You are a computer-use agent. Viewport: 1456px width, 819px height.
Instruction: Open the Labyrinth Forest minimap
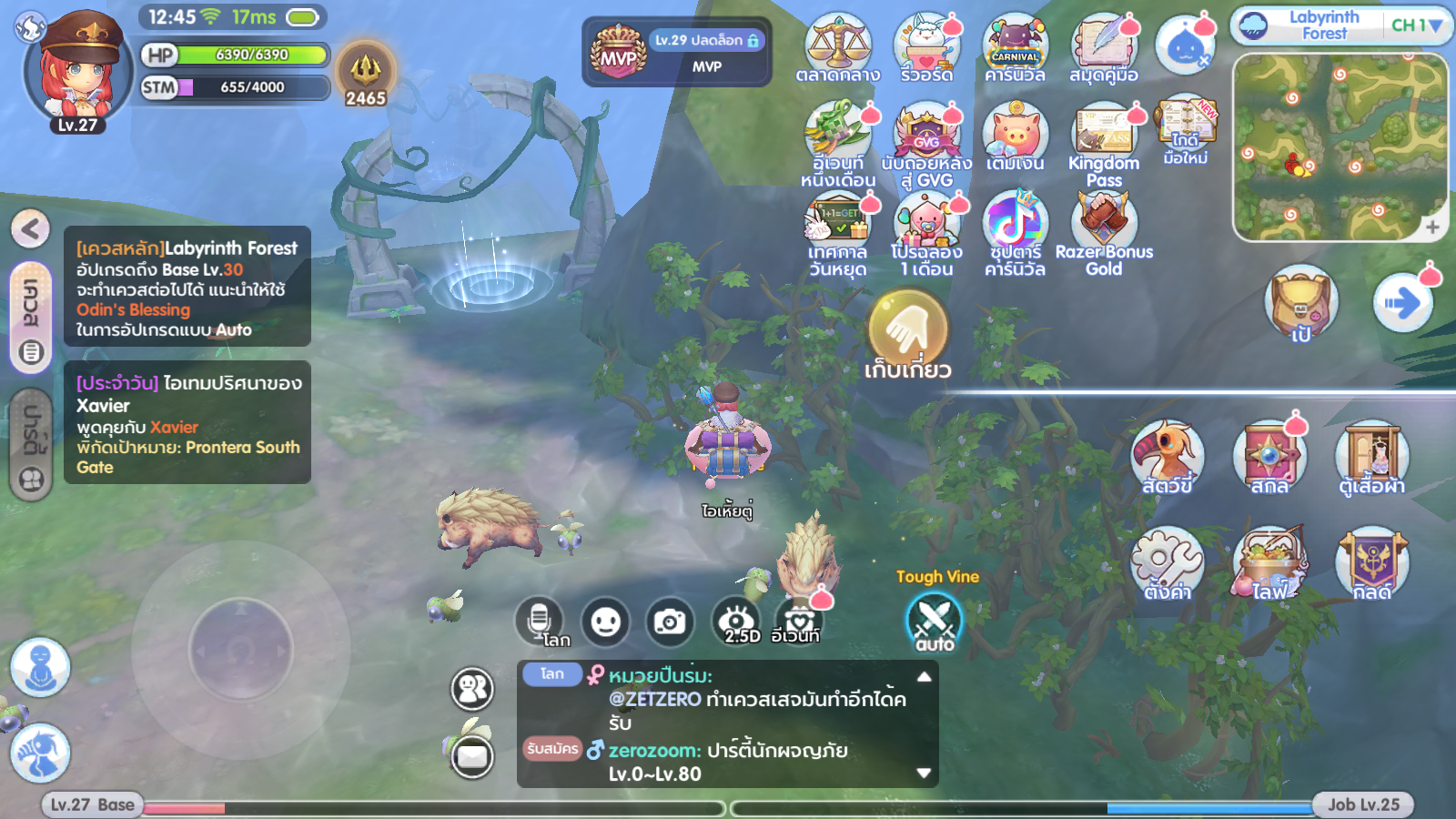(x=1338, y=146)
